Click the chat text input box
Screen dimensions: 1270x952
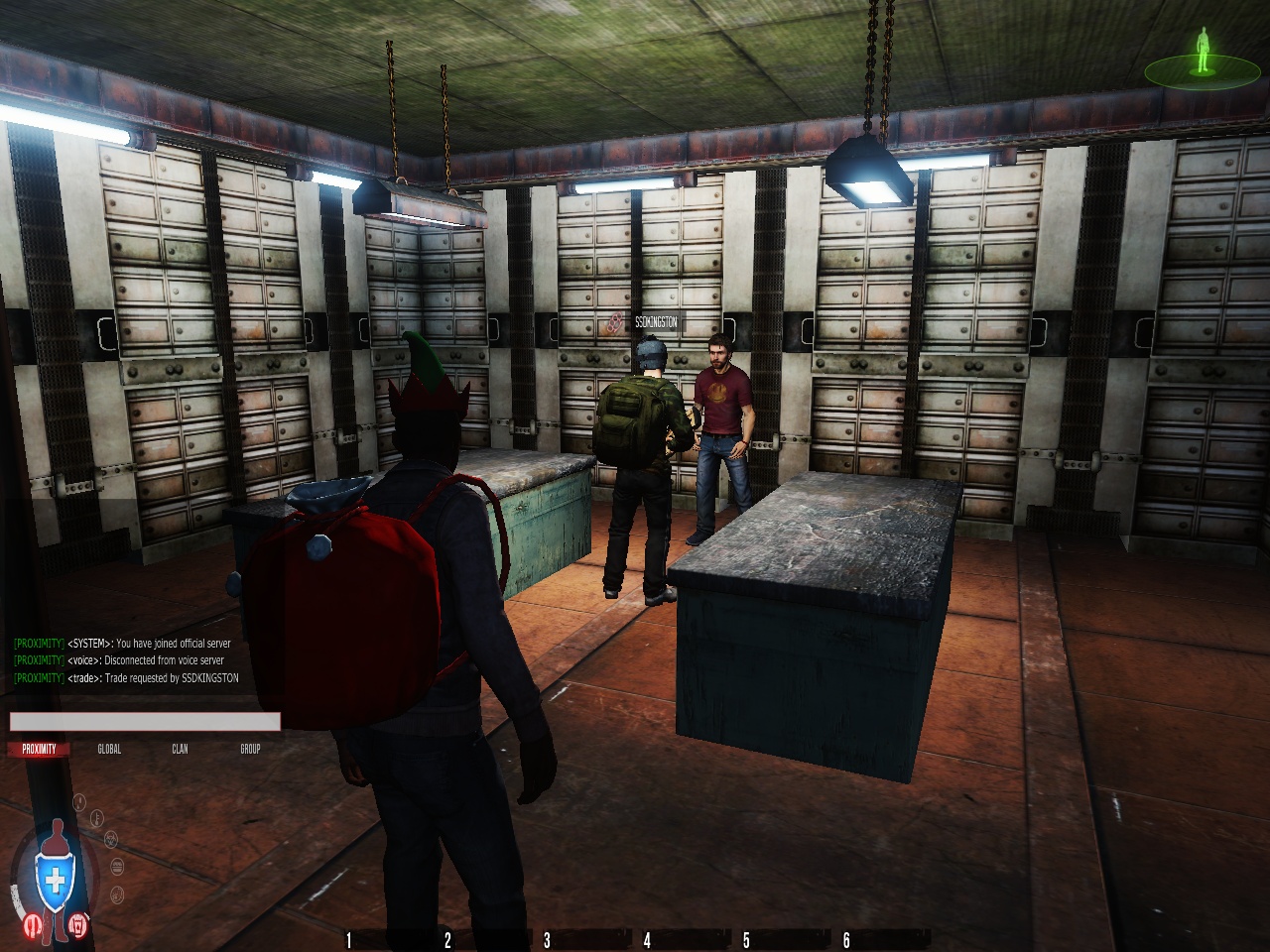point(145,722)
